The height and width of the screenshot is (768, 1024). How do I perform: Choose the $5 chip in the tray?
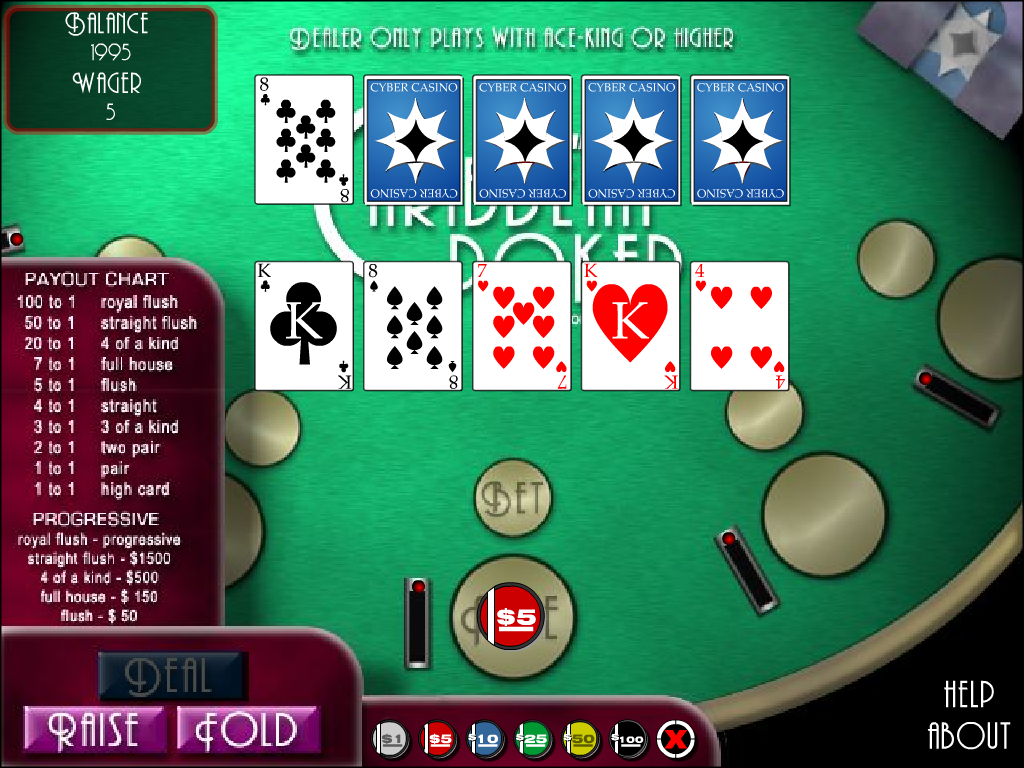[438, 740]
